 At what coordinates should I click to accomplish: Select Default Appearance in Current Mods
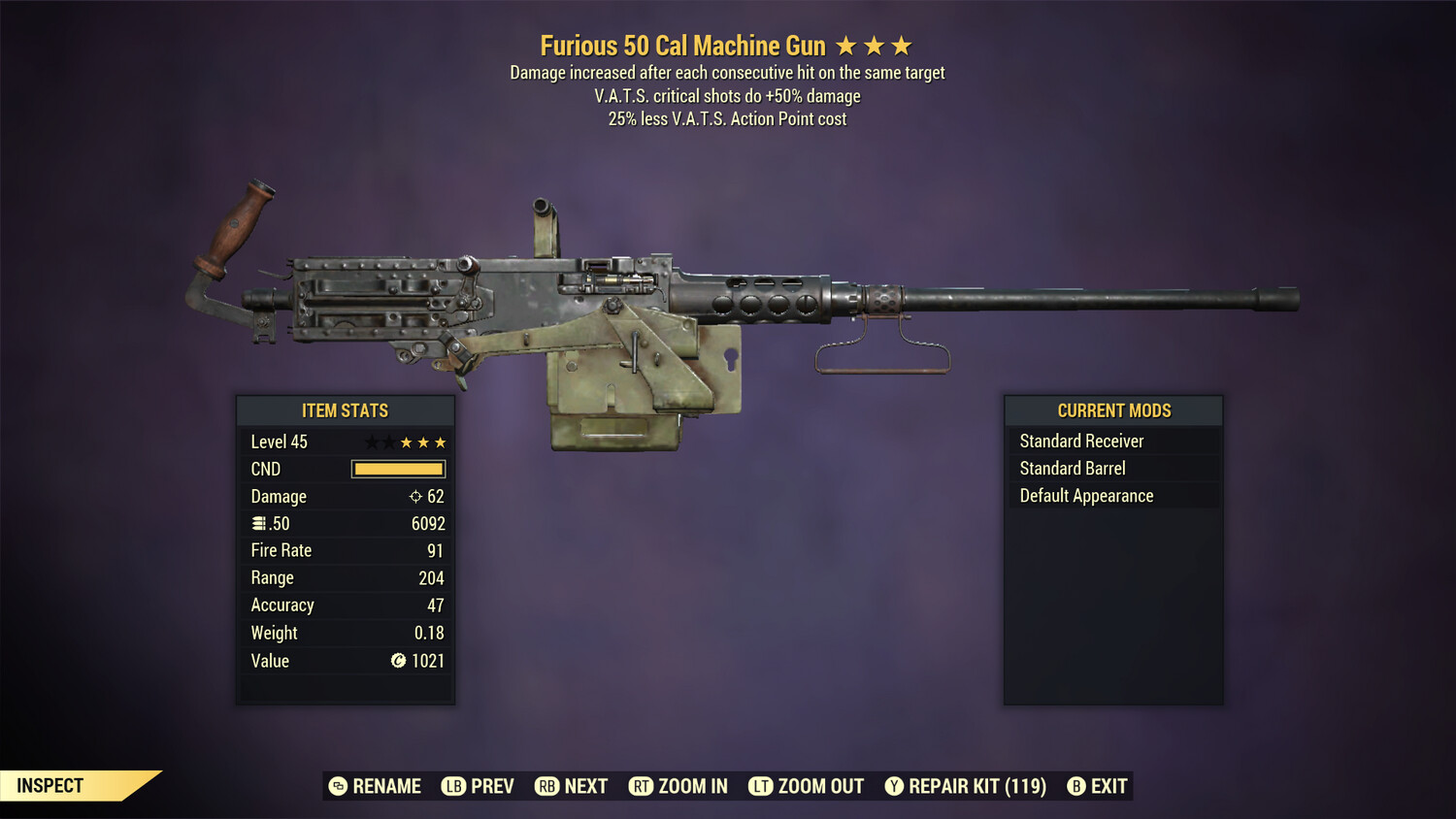(x=1085, y=495)
